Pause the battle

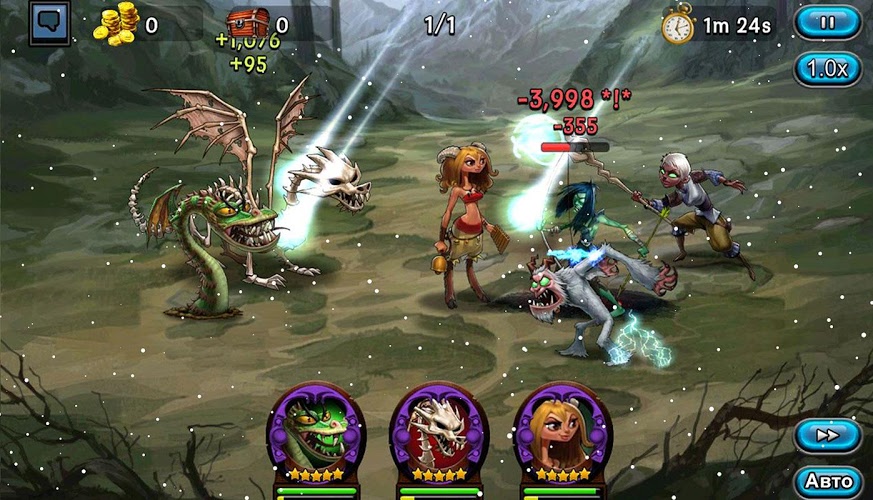pos(827,22)
